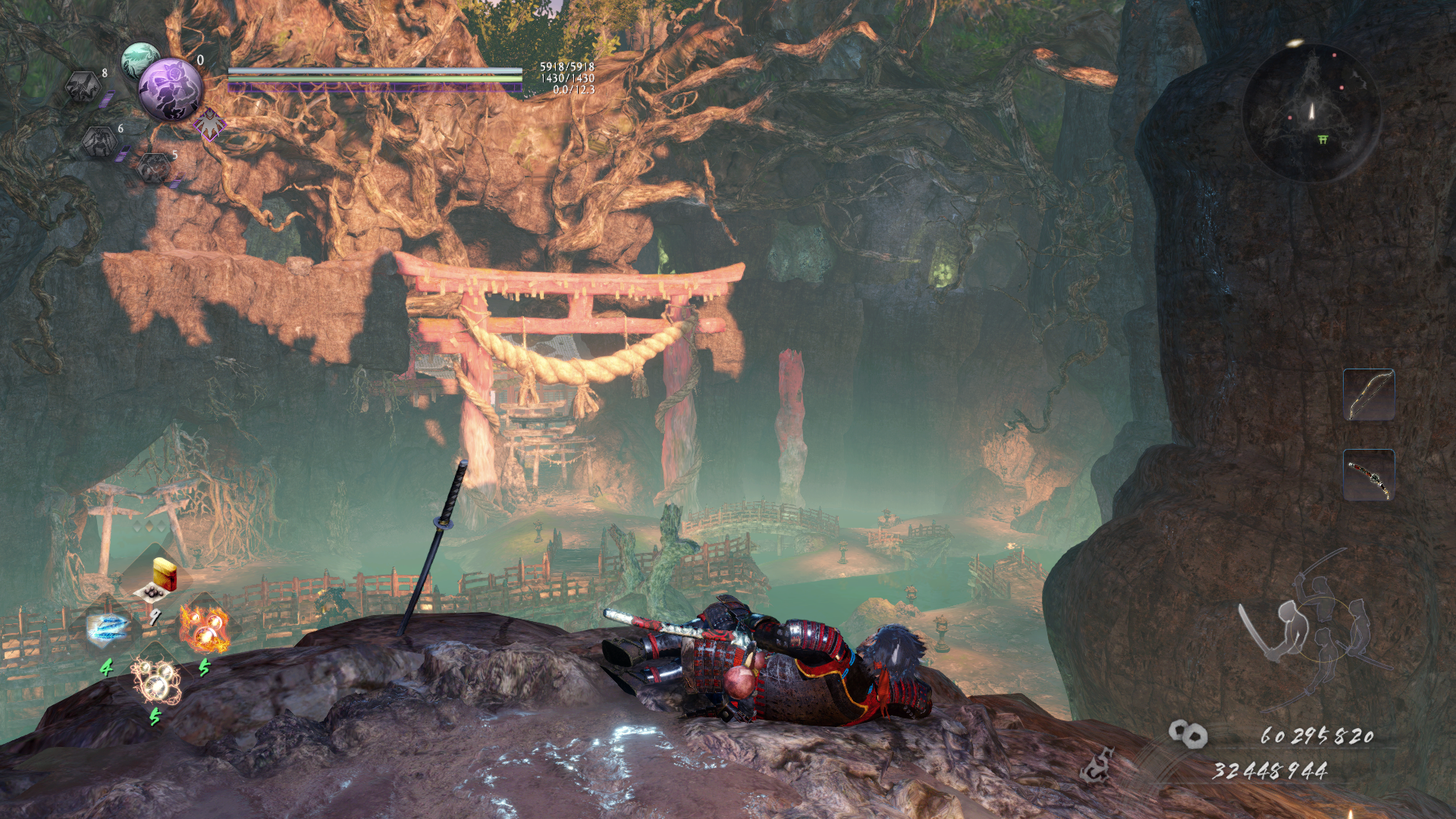Viewport: 1456px width, 819px height.
Task: Choose the lower red bow weapon slot
Action: [x=1369, y=475]
